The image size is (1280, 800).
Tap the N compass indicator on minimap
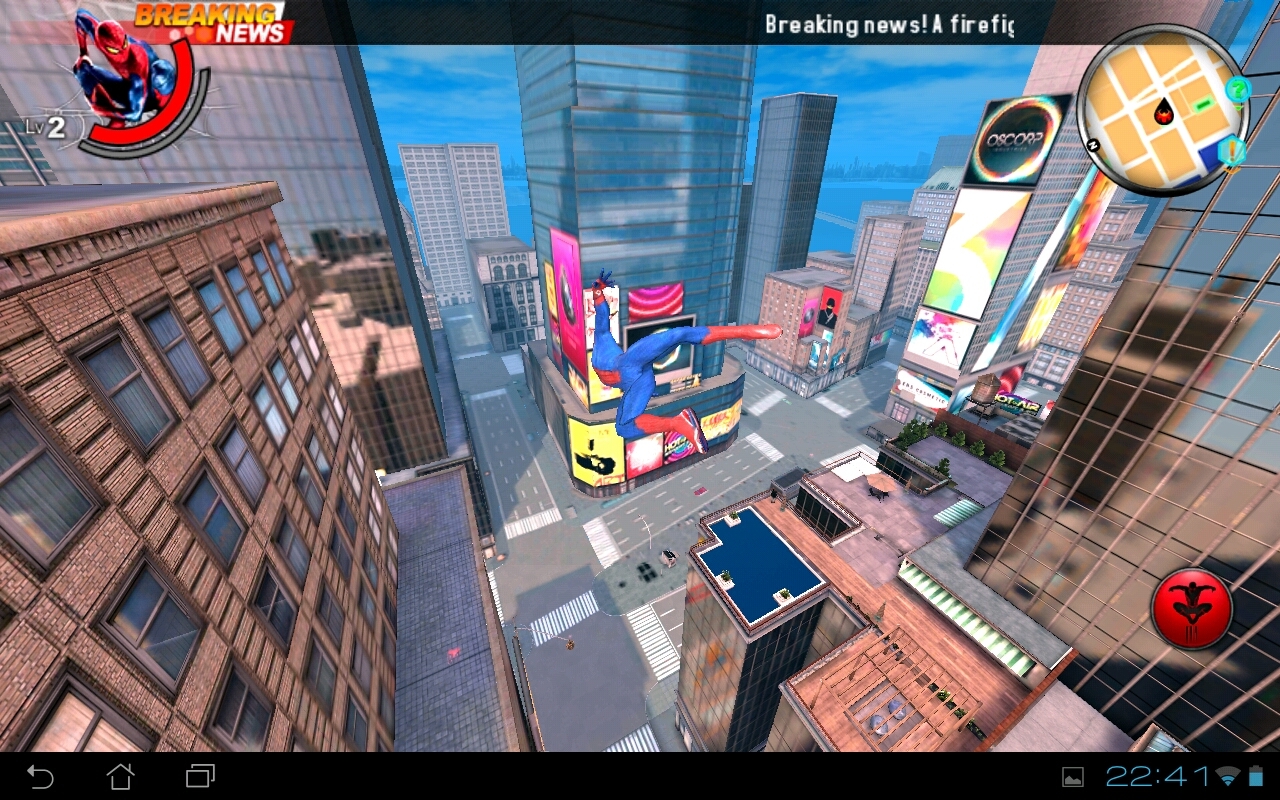1093,144
